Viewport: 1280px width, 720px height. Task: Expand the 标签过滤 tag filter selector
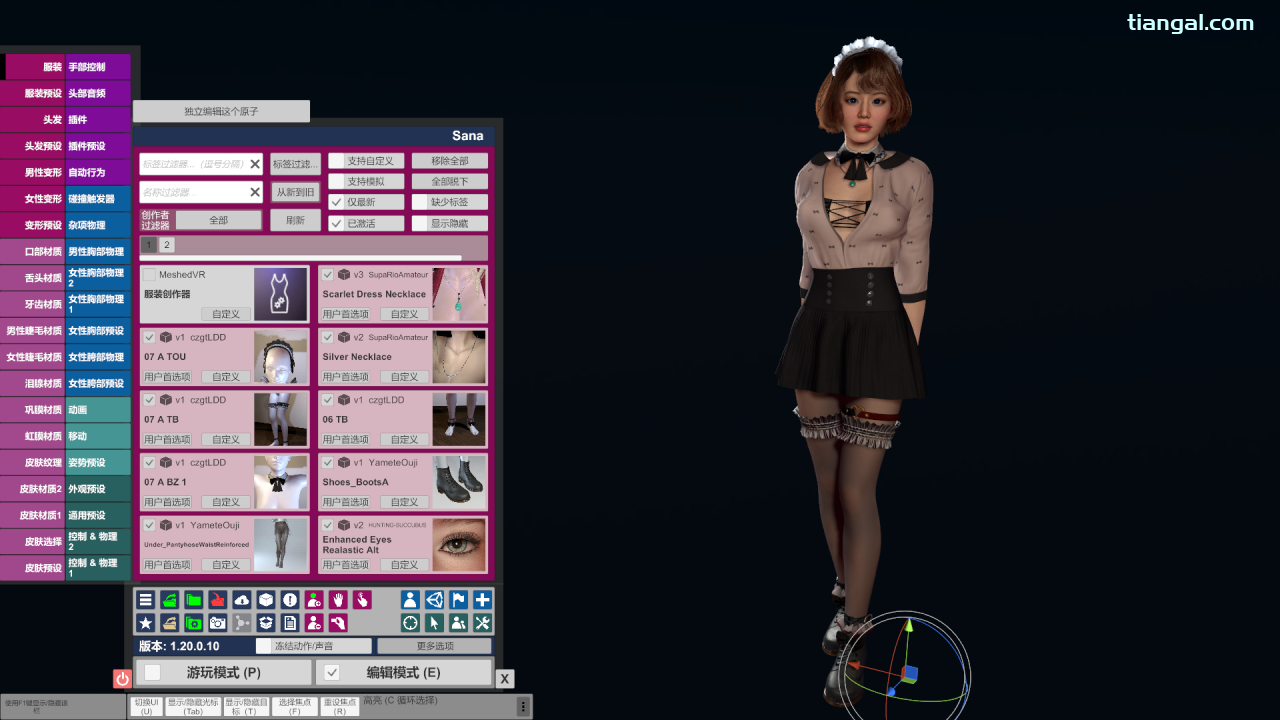click(295, 163)
